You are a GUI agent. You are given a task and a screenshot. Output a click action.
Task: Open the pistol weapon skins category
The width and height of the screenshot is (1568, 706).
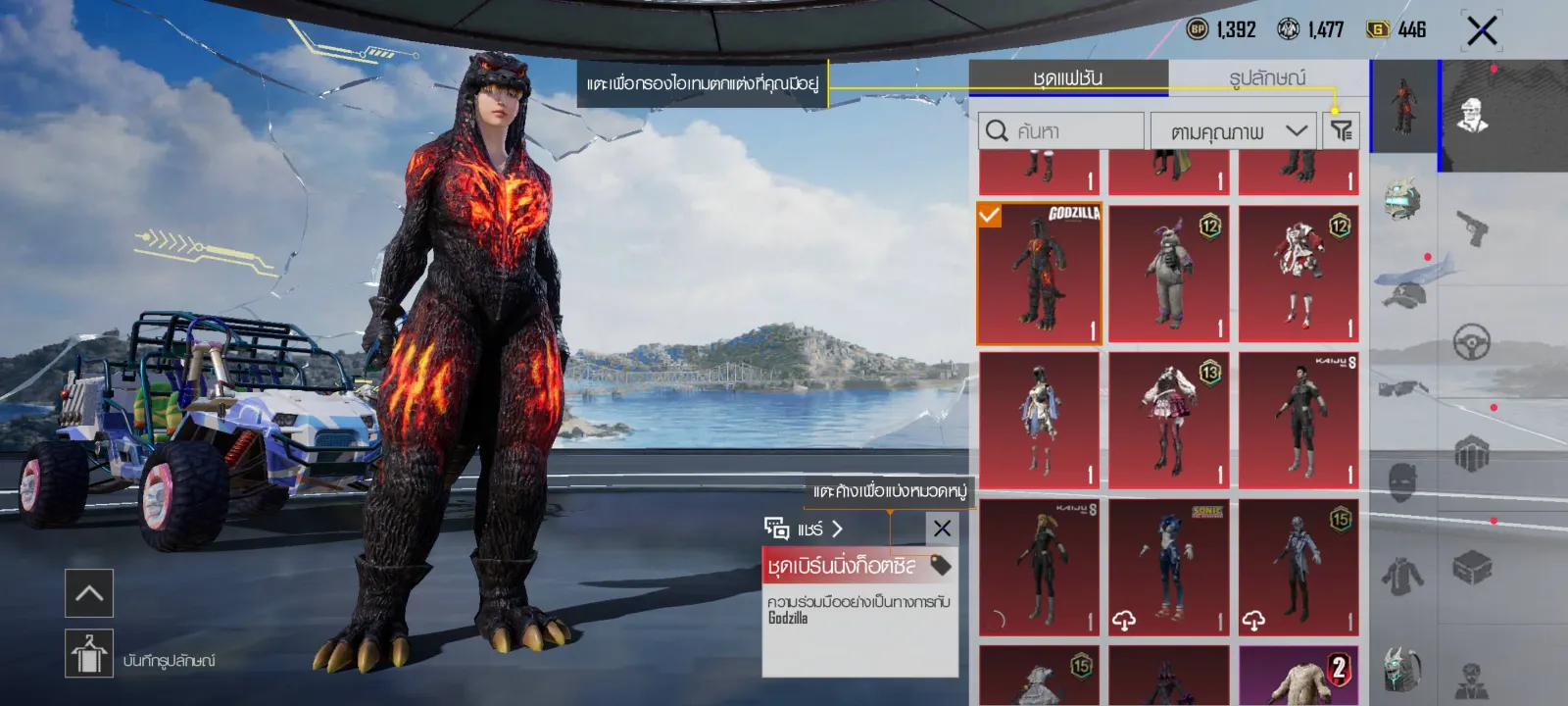[x=1472, y=228]
